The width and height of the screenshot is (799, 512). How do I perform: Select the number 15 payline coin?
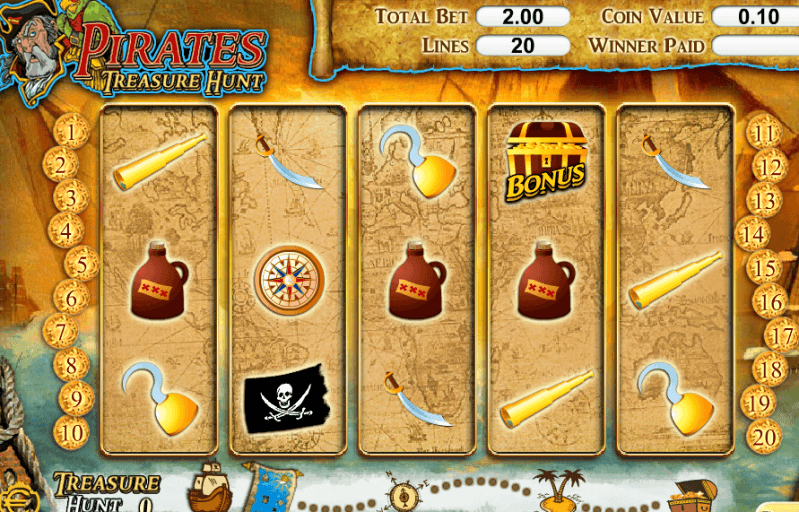765,268
